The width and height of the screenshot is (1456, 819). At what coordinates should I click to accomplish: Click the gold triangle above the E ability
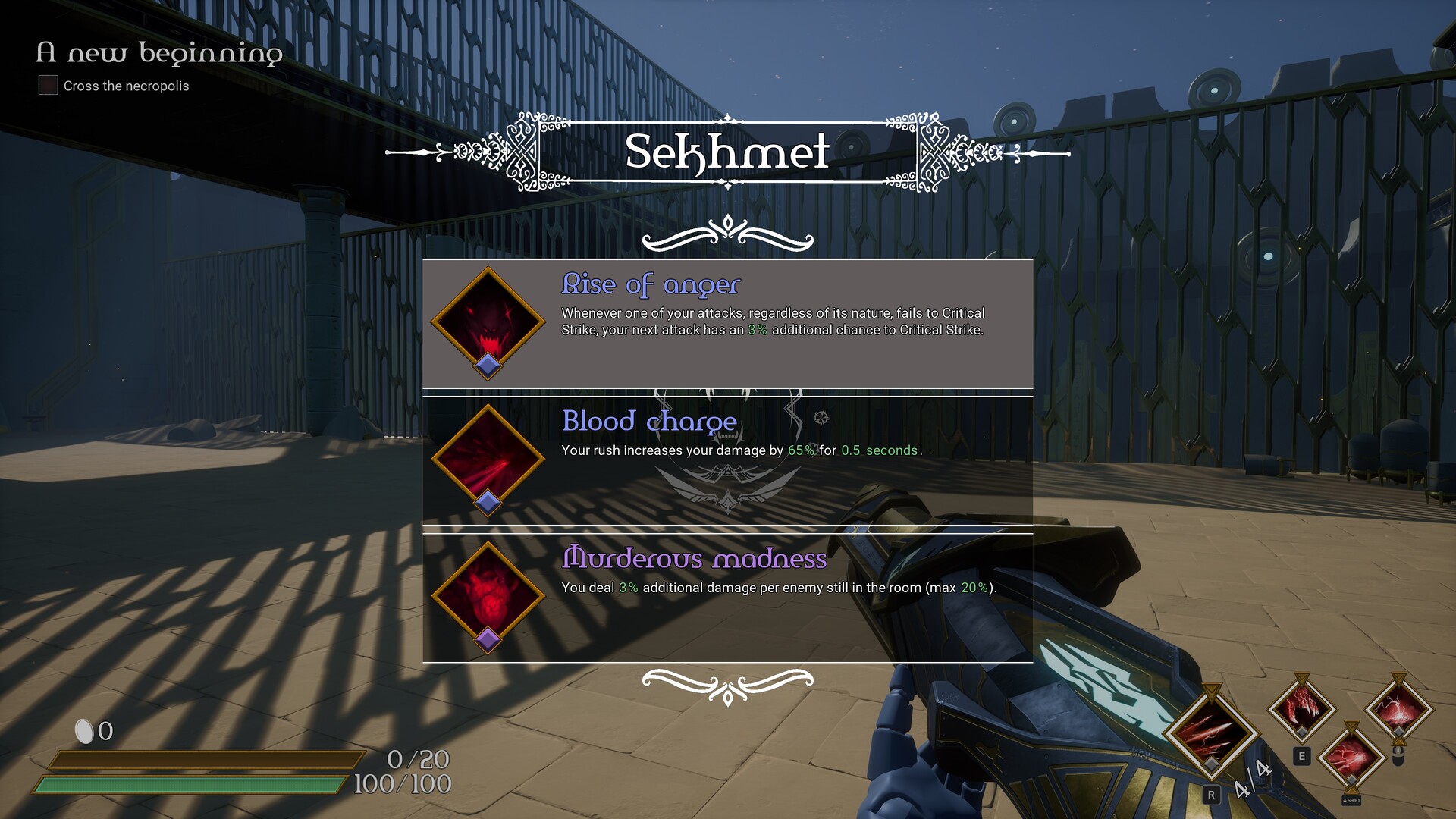(1301, 677)
